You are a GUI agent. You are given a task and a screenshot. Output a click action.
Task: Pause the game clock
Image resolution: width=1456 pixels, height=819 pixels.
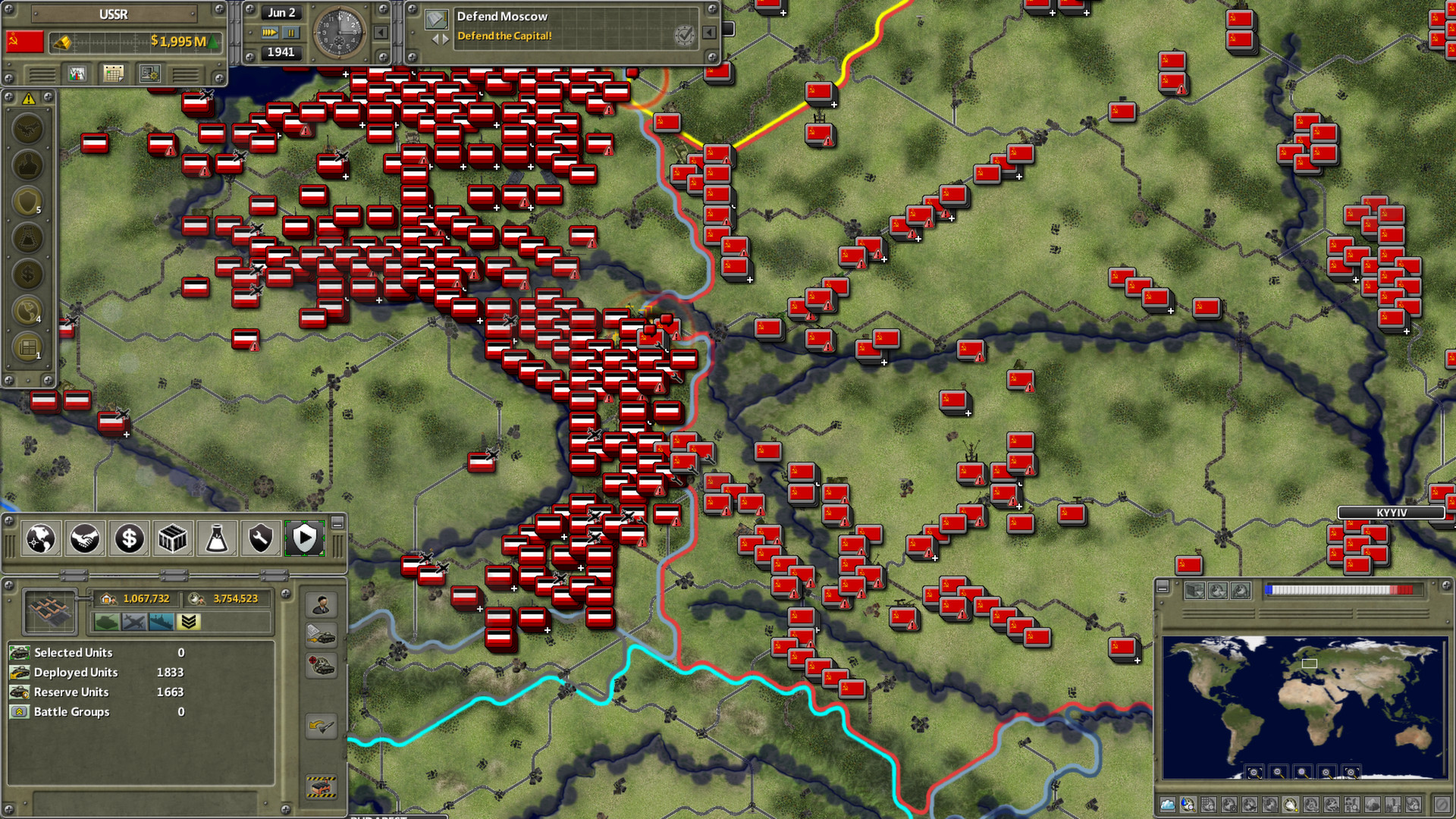click(290, 33)
